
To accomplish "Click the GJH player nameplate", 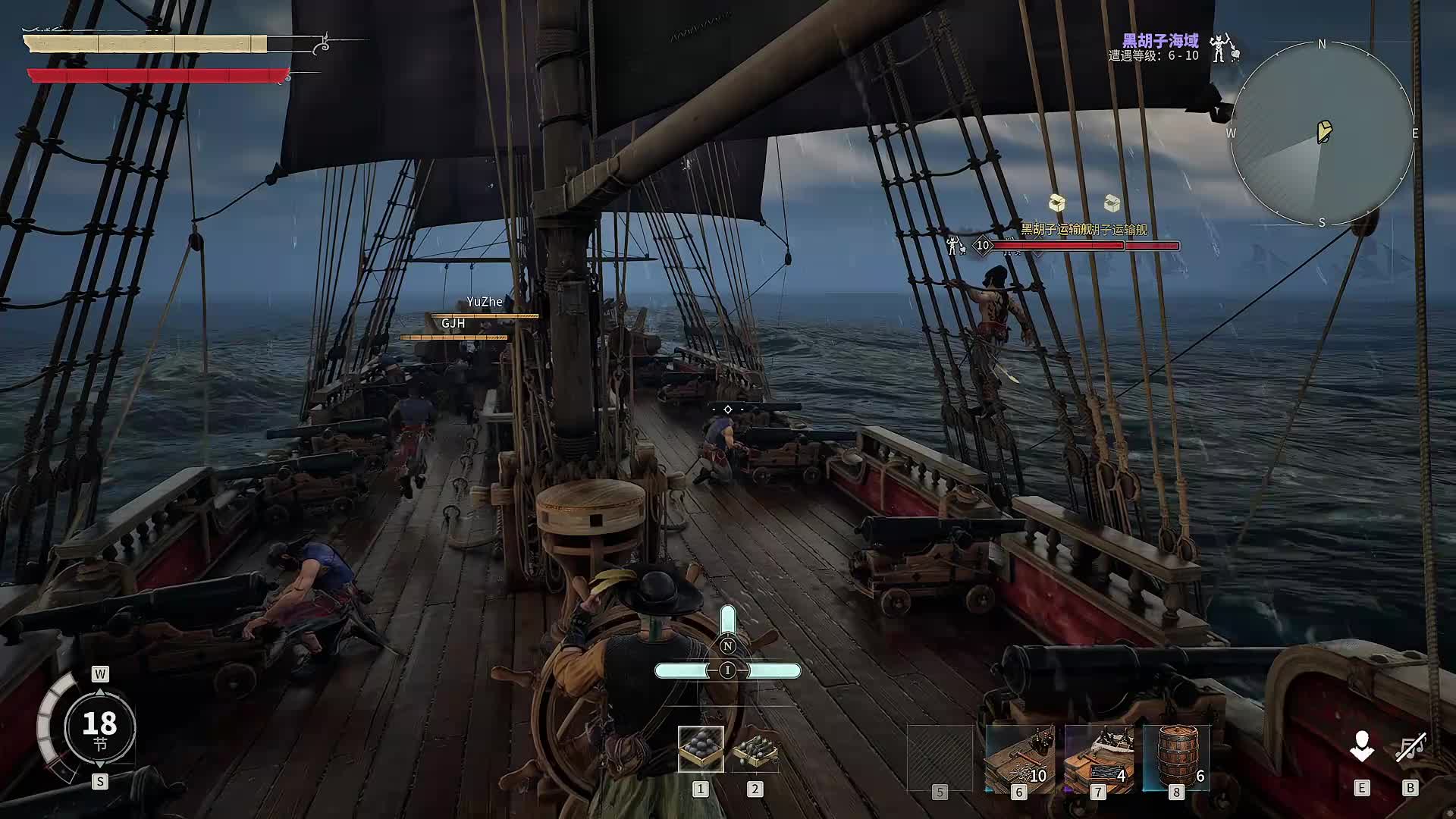I will tap(453, 324).
